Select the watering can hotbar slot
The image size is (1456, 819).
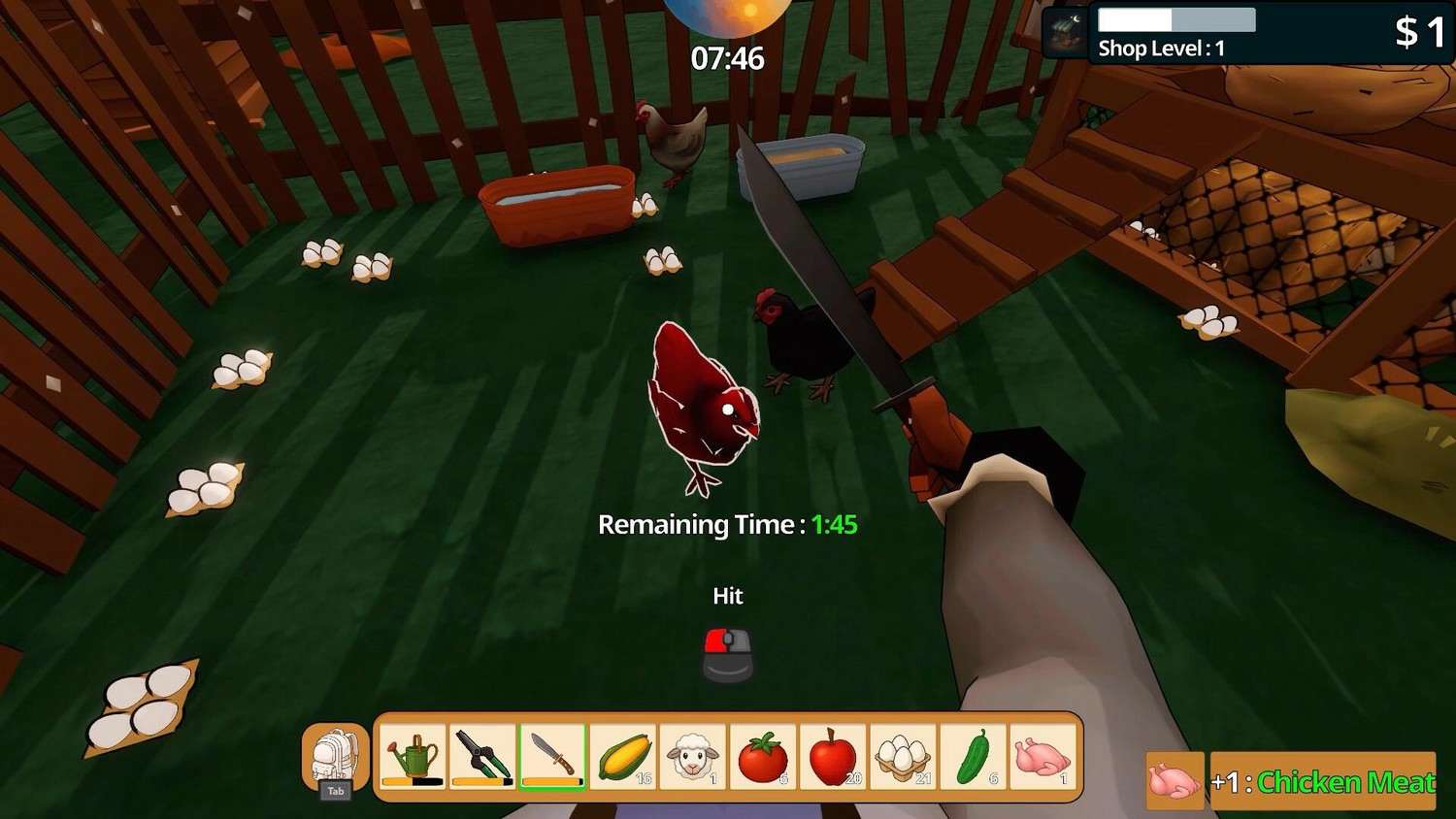point(413,757)
